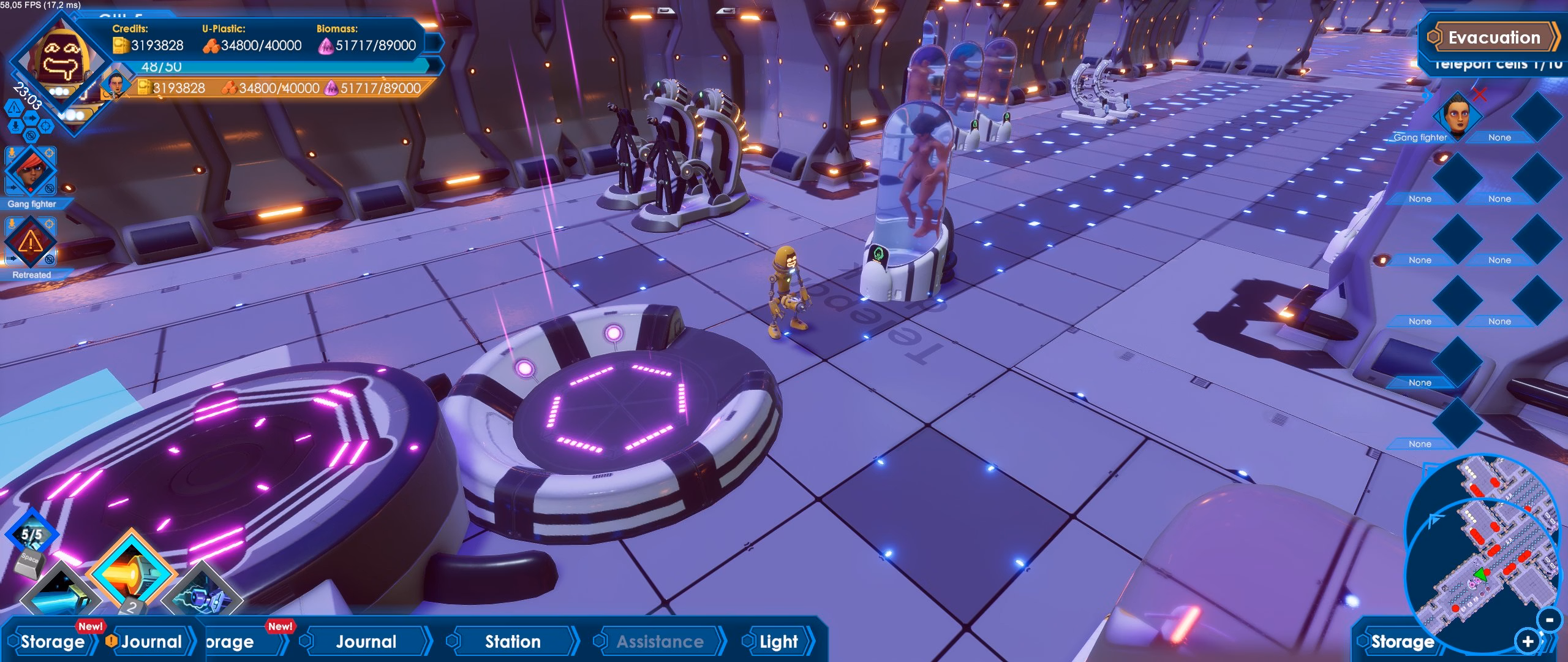Viewport: 1568px width, 662px height.
Task: Click the small companion portrait beside orange bar
Action: click(116, 83)
